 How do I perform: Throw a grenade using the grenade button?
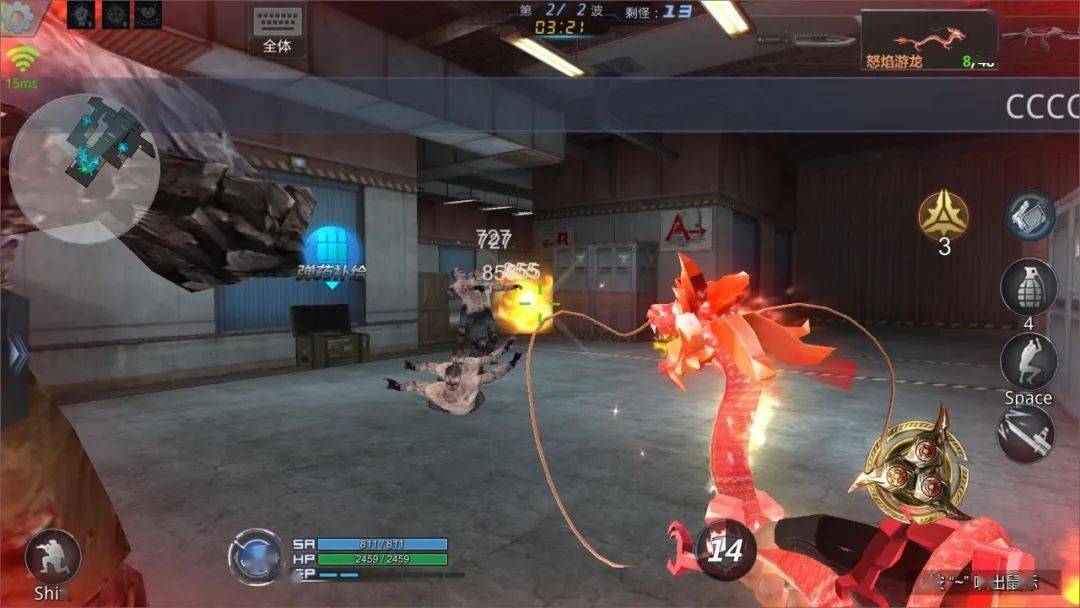coord(1029,289)
